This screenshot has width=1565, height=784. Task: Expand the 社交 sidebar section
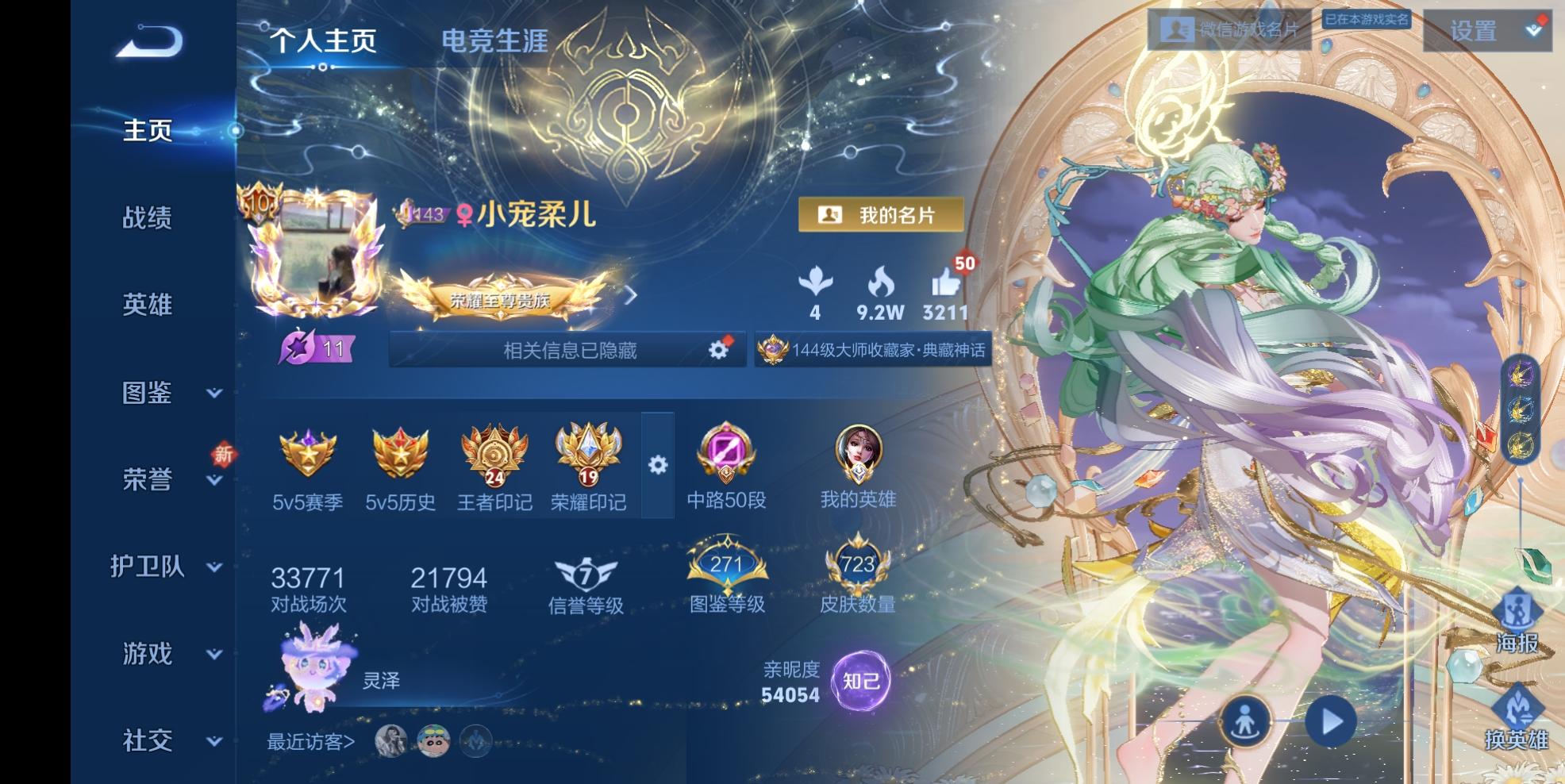point(149,741)
